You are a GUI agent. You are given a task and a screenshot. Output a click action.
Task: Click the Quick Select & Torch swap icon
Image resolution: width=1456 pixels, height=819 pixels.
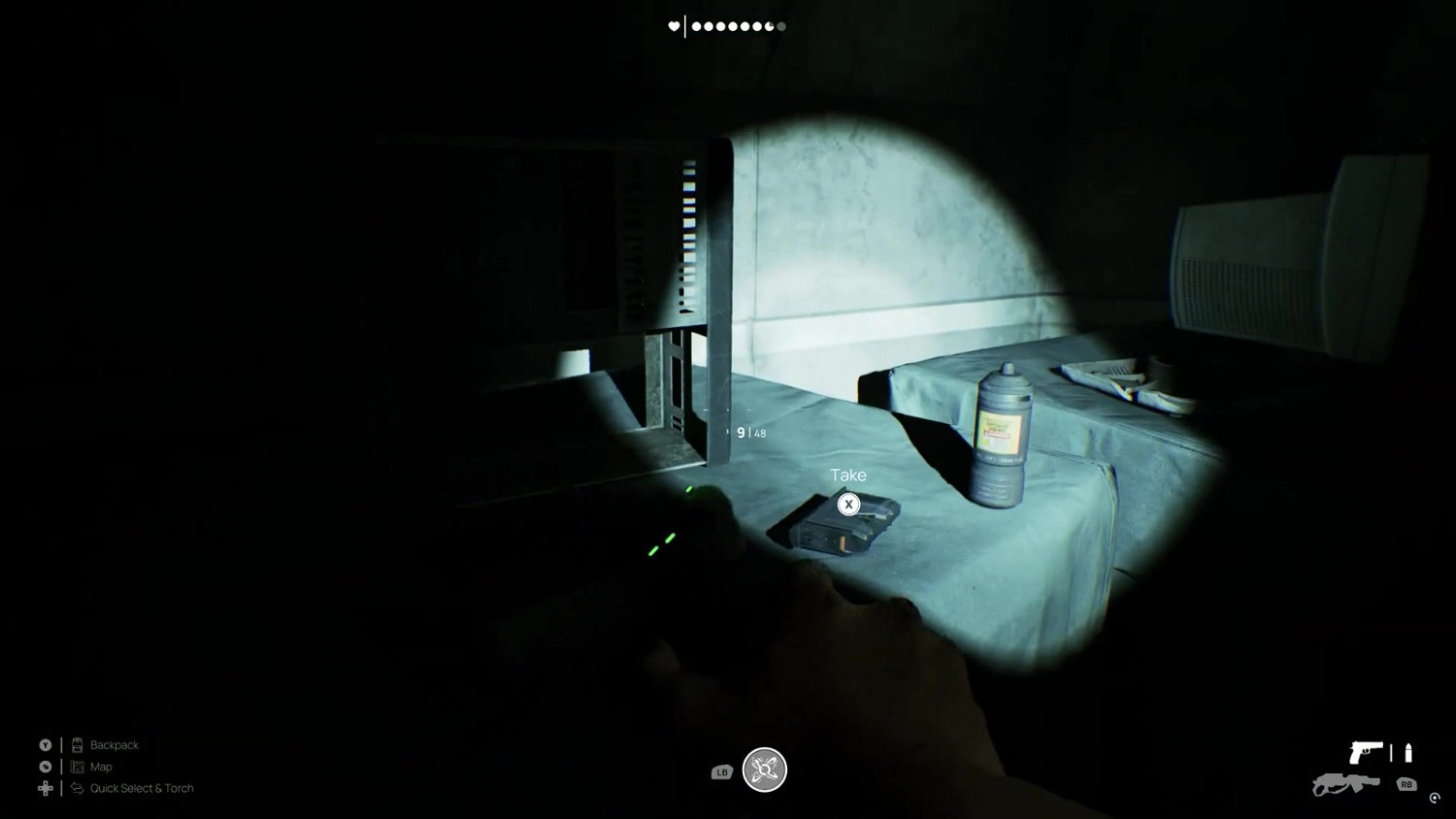point(77,788)
